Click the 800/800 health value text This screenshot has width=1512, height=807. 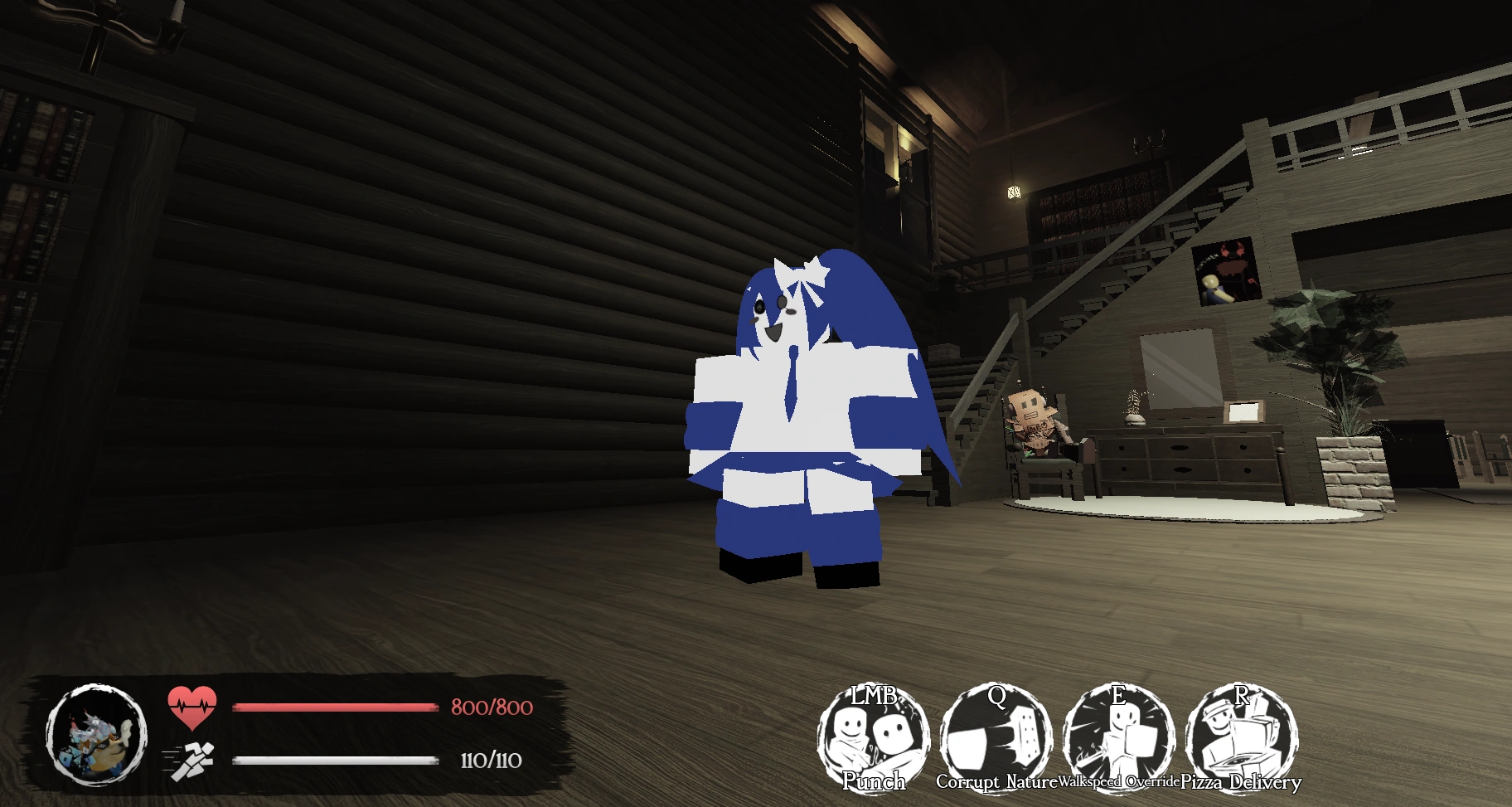click(491, 708)
